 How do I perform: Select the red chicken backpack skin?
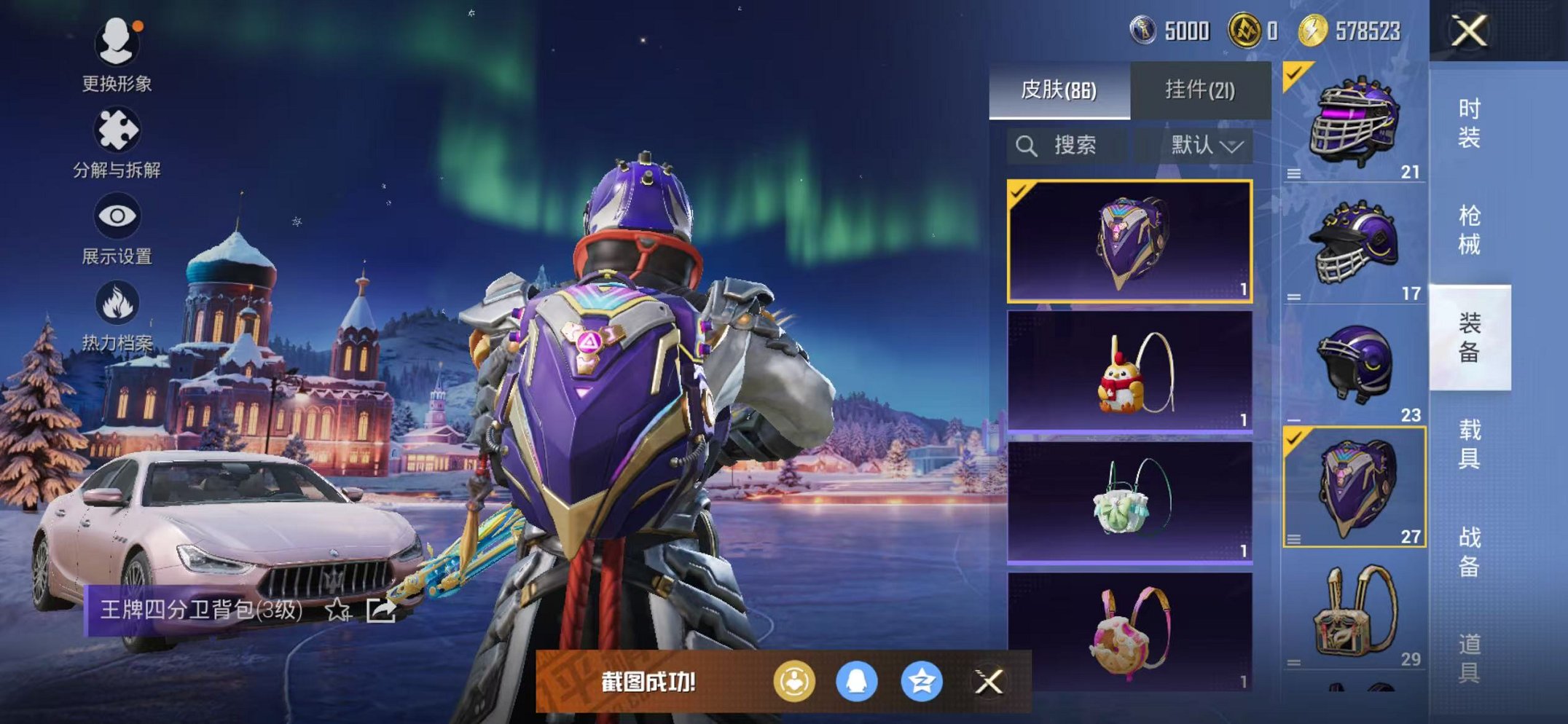1129,371
